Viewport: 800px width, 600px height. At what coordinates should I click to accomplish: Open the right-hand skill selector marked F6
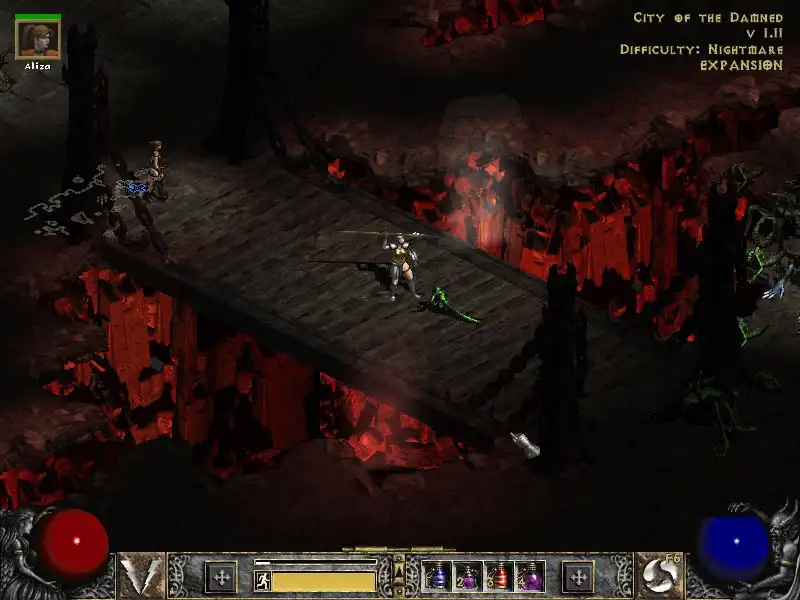[657, 575]
